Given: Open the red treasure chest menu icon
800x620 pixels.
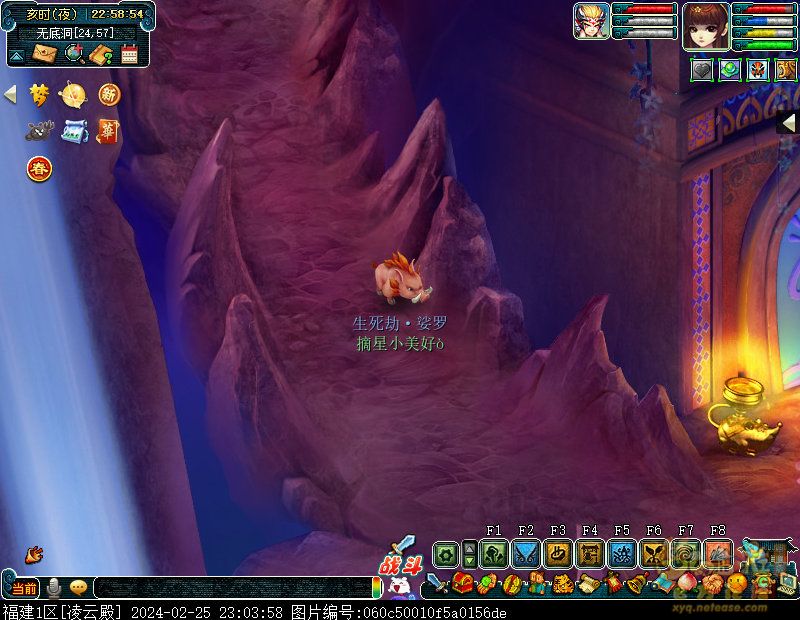Looking at the screenshot, I should coord(462,583).
